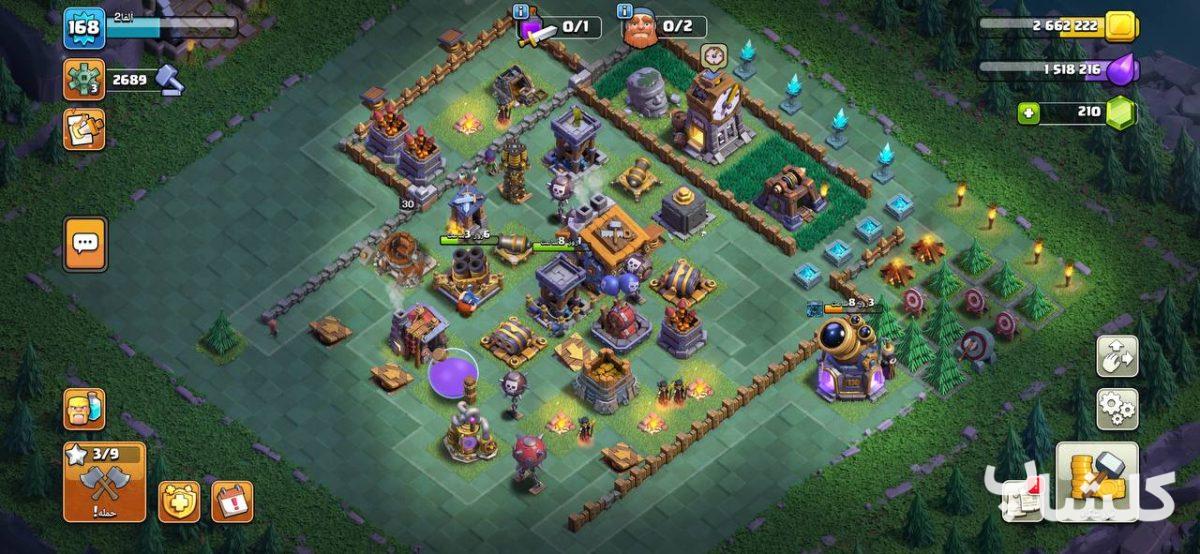1200x554 pixels.
Task: Open the golden shield with plus button
Action: 179,501
